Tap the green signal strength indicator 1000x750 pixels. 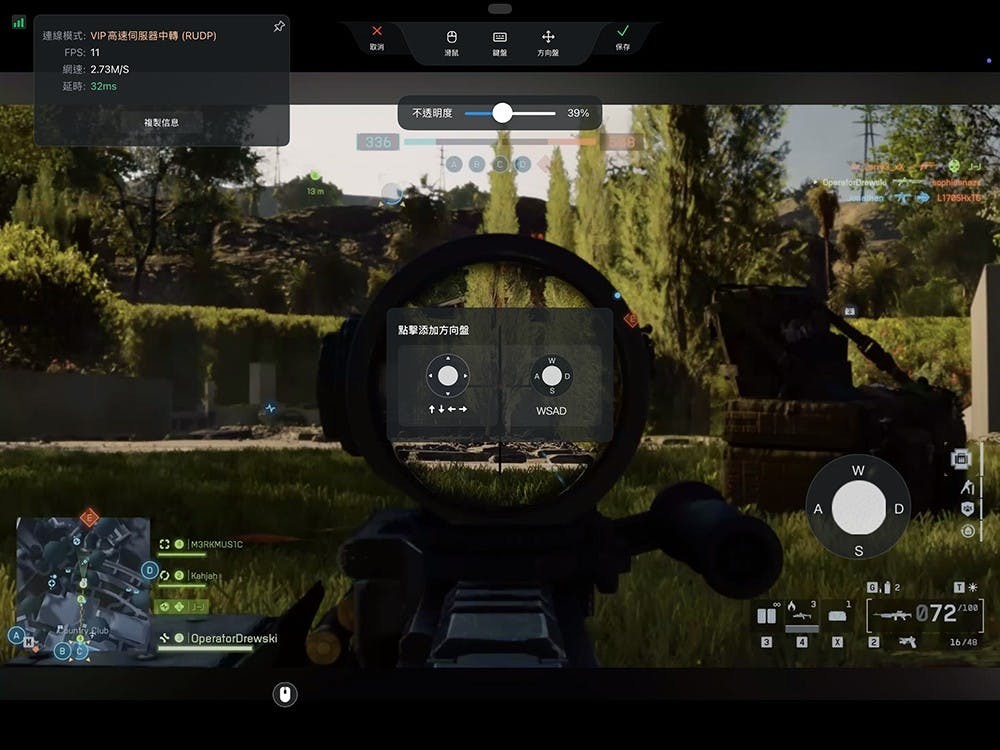coord(19,21)
